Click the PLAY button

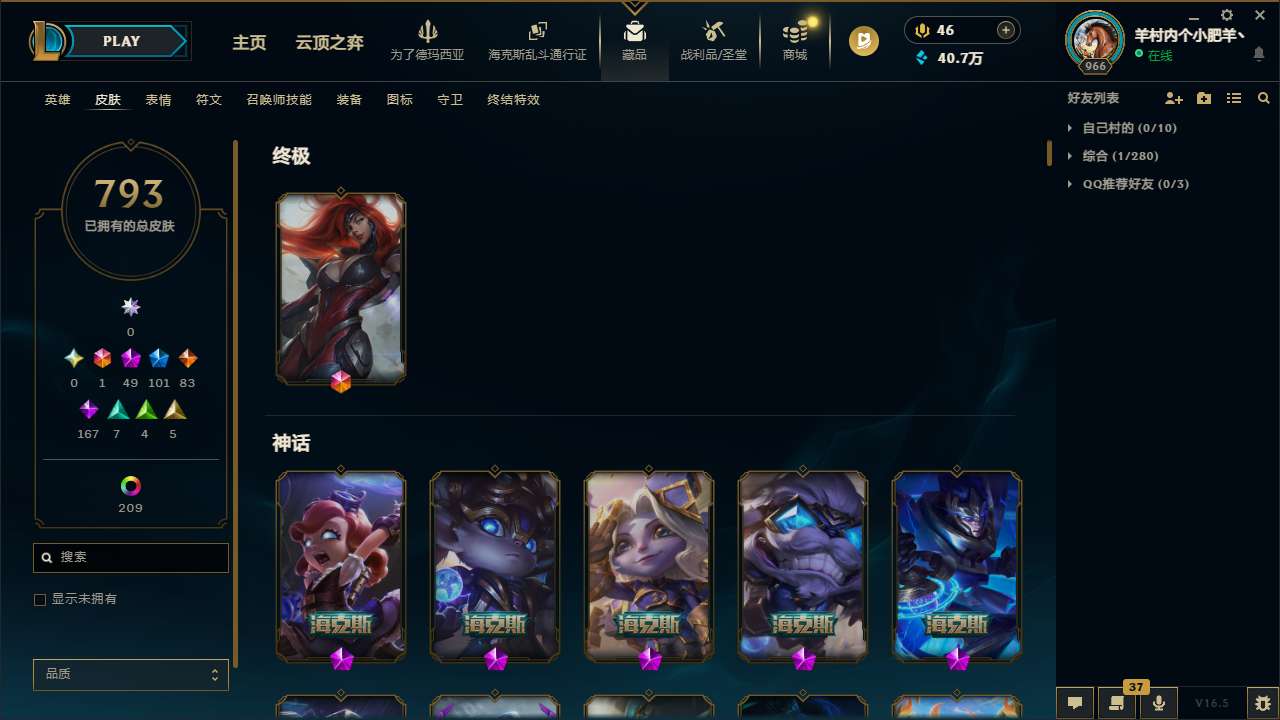(x=121, y=41)
